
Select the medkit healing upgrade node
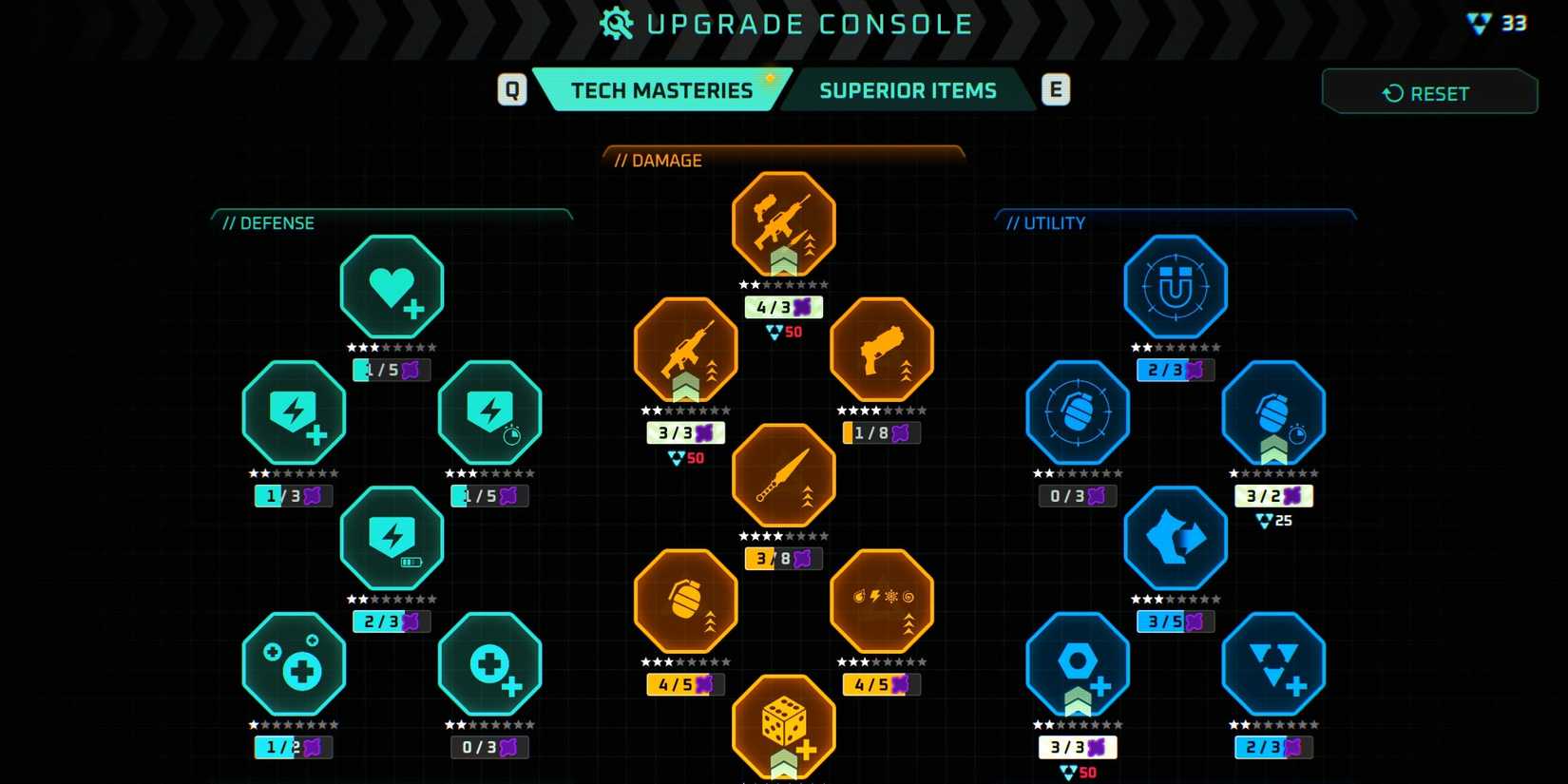click(x=489, y=663)
